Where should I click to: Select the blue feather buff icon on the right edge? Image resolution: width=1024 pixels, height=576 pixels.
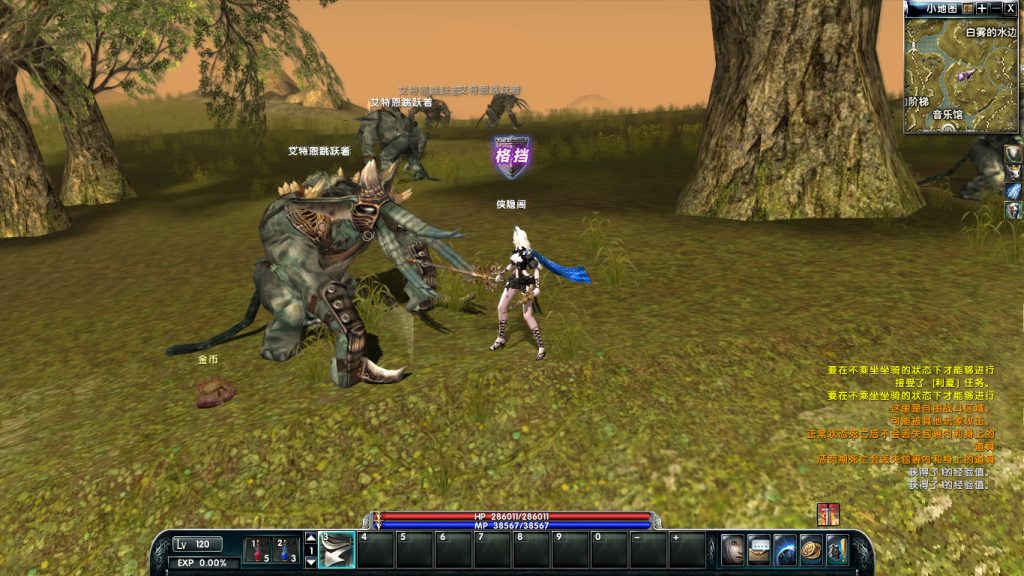point(1014,190)
